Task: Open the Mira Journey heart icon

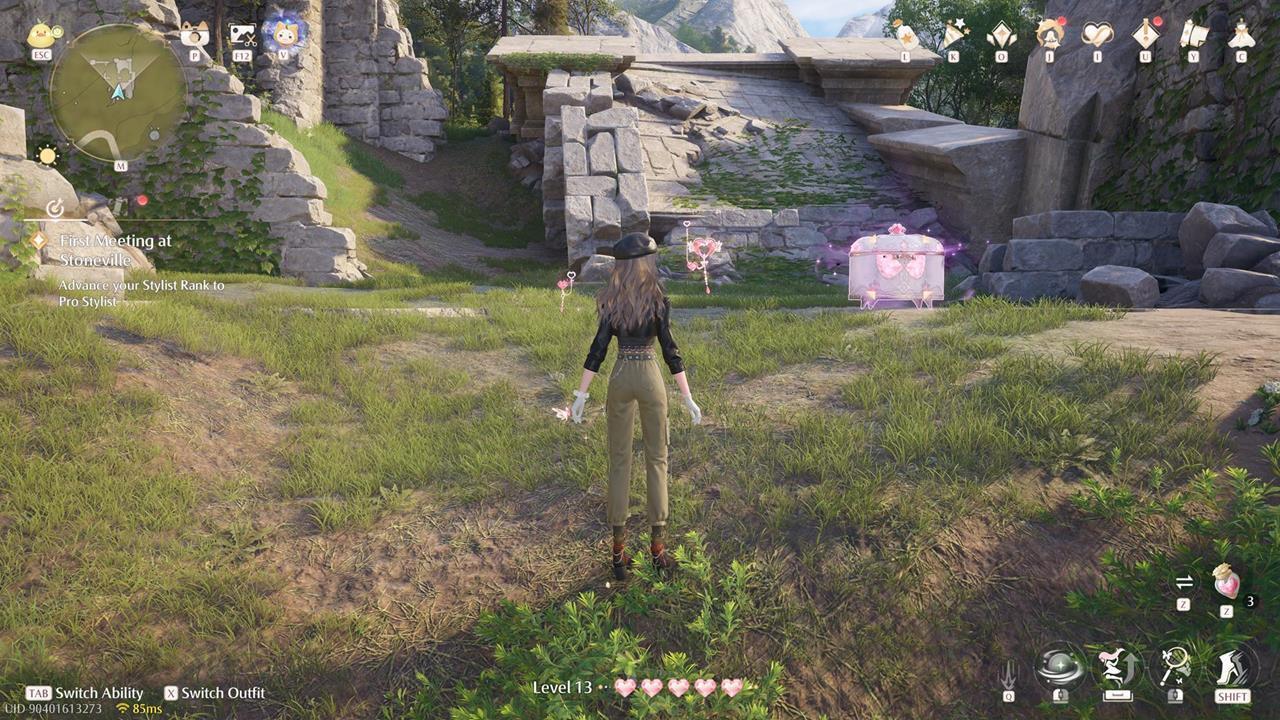Action: point(1093,33)
